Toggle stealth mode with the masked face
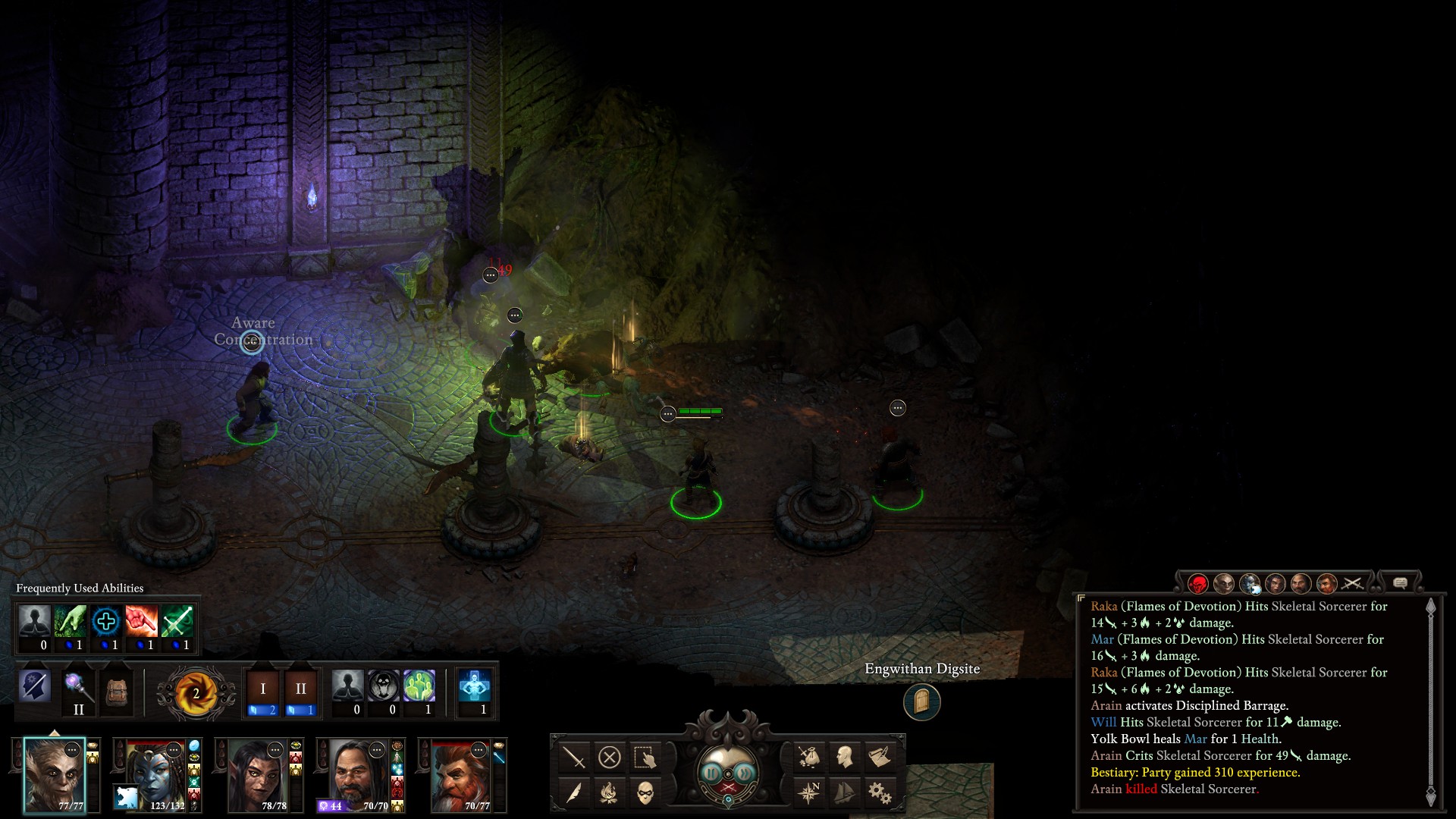This screenshot has height=819, width=1456. 645,793
